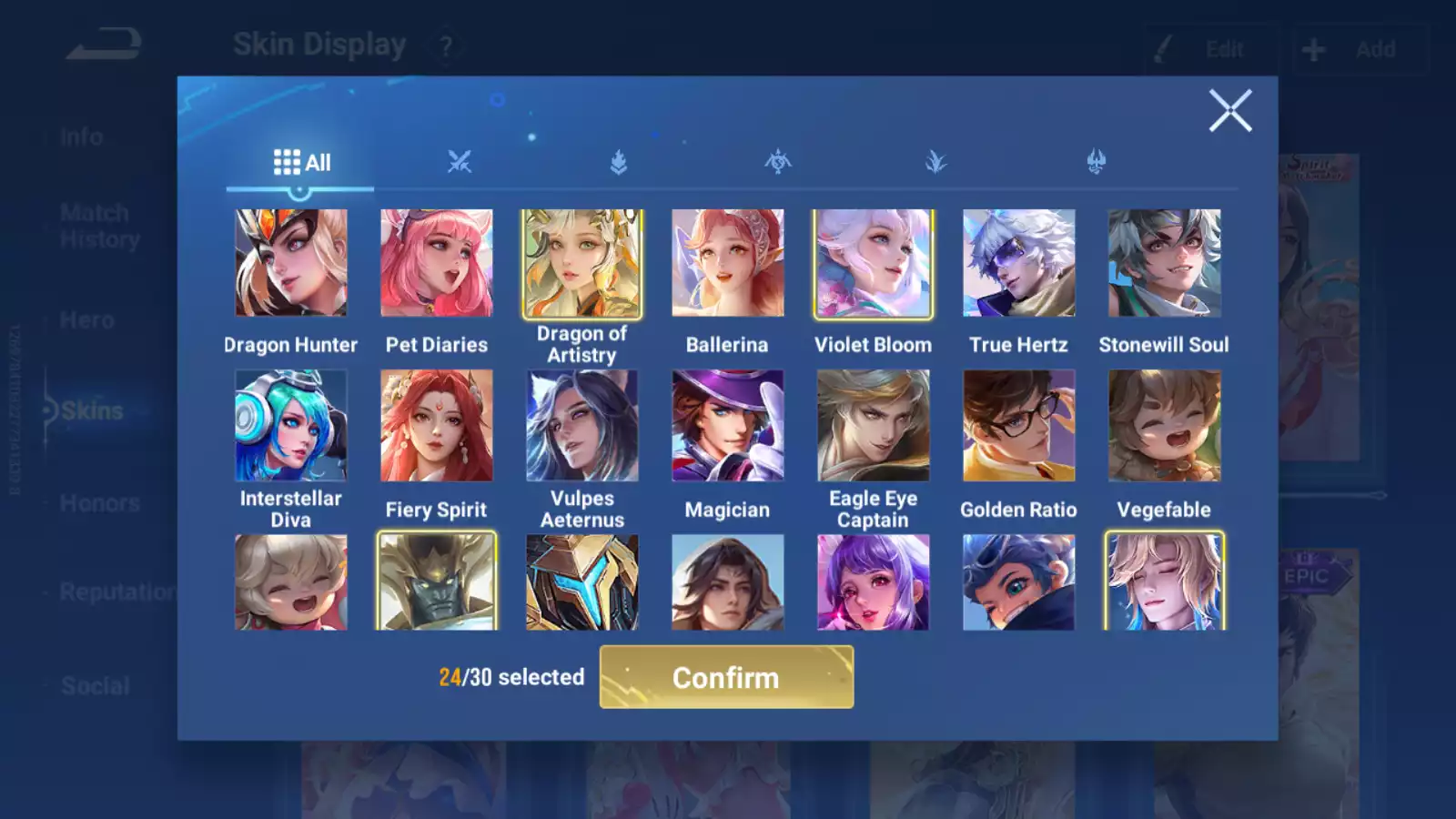Image resolution: width=1456 pixels, height=819 pixels.
Task: Toggle the Dragon of Artistry skin
Action: (x=582, y=263)
